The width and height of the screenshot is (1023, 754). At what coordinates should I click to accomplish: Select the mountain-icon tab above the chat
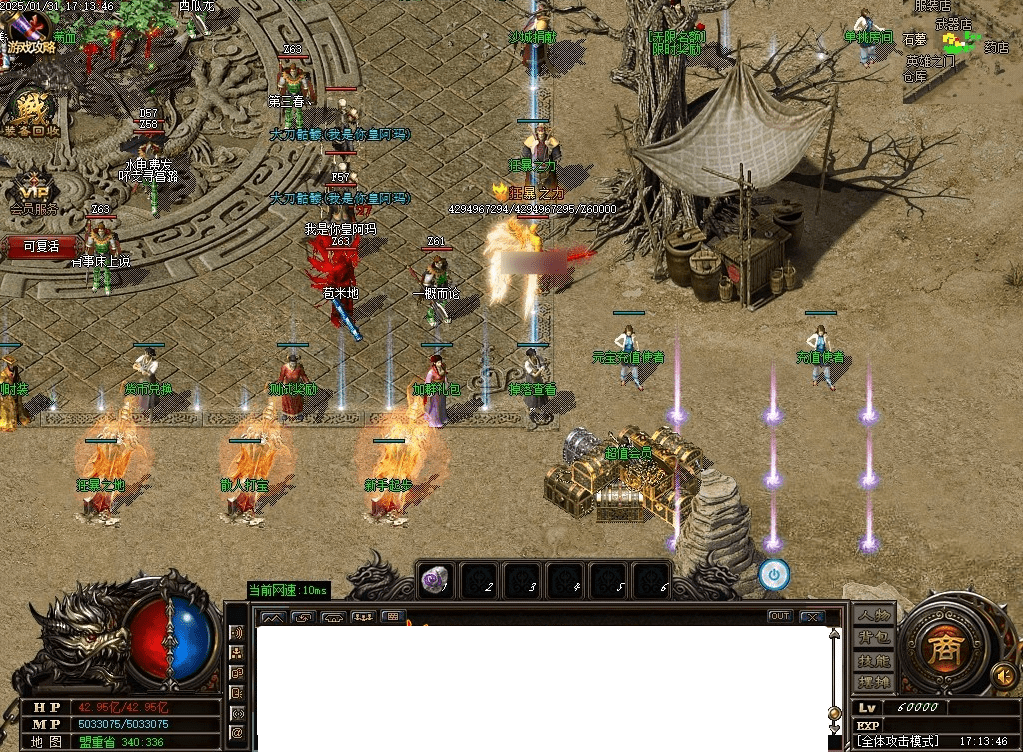[x=271, y=617]
